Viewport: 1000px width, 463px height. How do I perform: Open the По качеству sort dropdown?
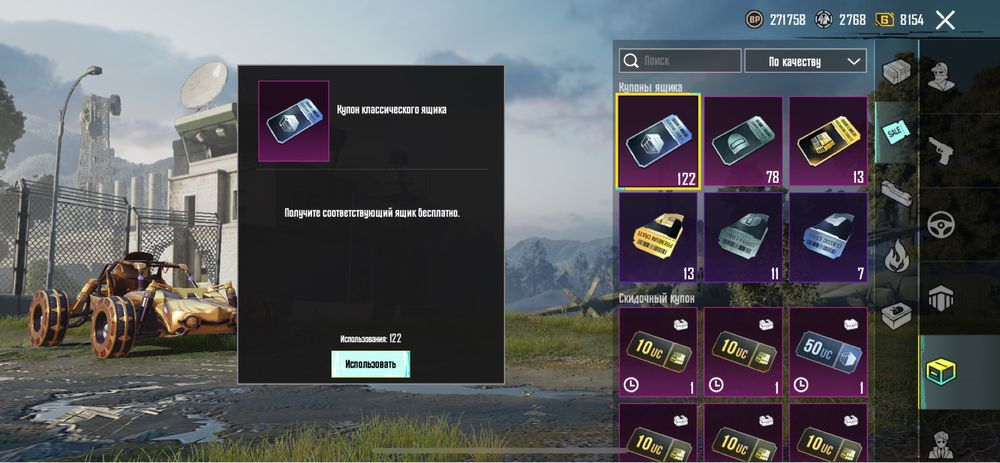coord(805,61)
